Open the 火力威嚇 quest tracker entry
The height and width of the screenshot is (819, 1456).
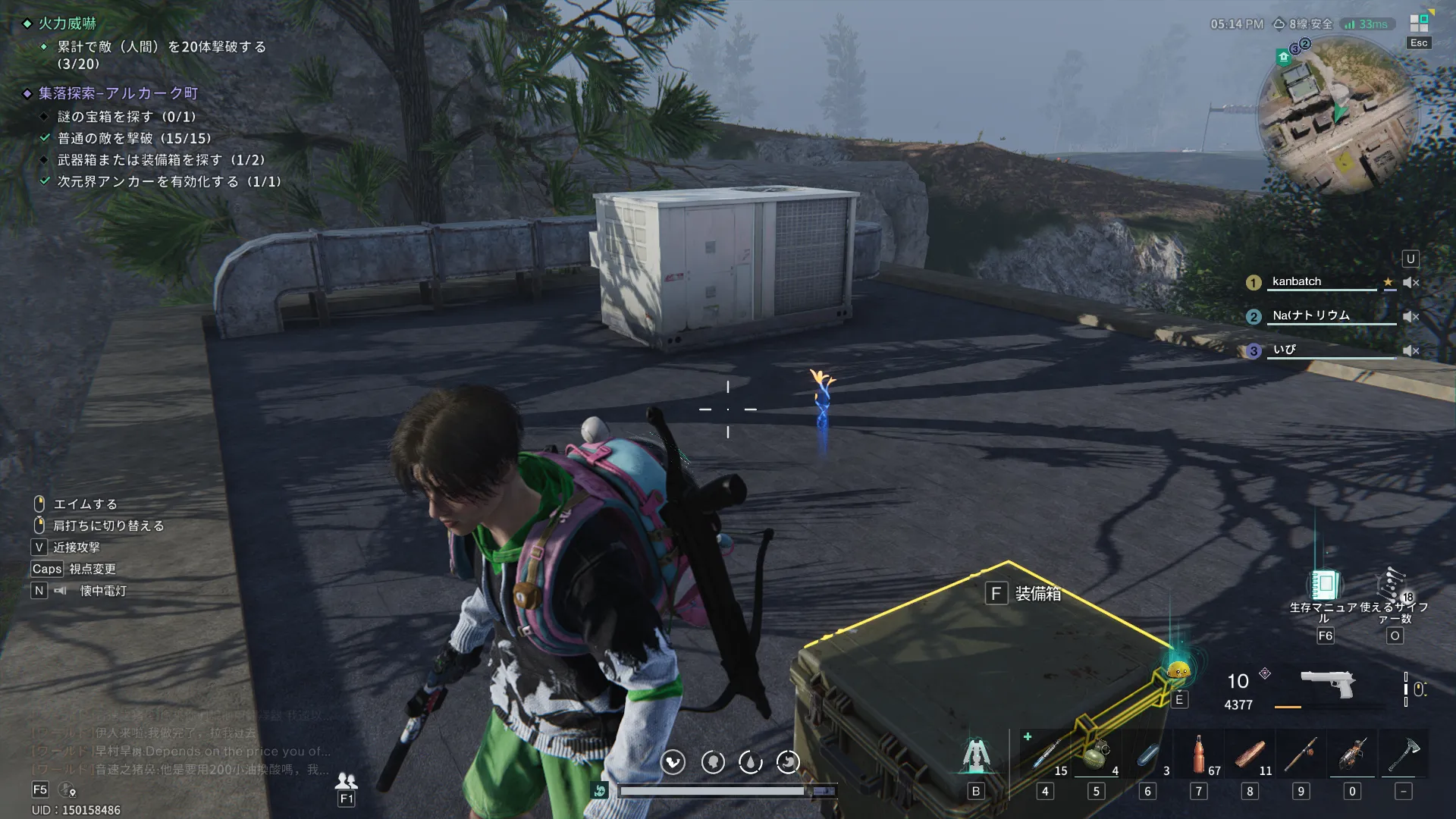click(67, 24)
